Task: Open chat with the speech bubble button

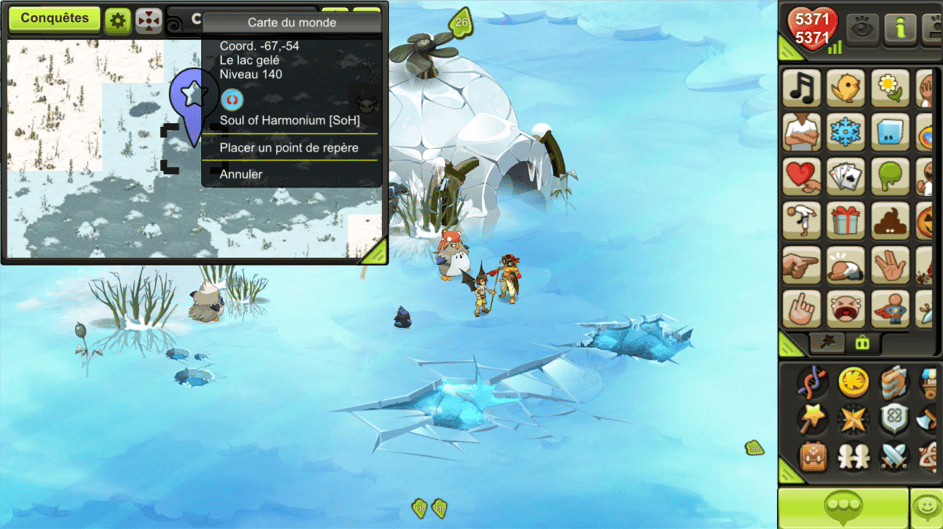Action: [x=842, y=507]
